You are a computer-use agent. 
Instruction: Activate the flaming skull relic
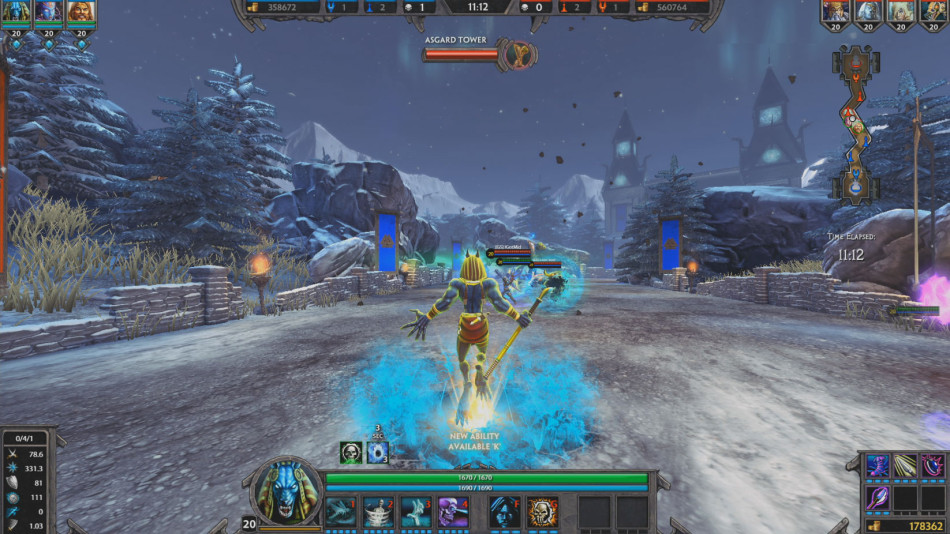coord(543,511)
